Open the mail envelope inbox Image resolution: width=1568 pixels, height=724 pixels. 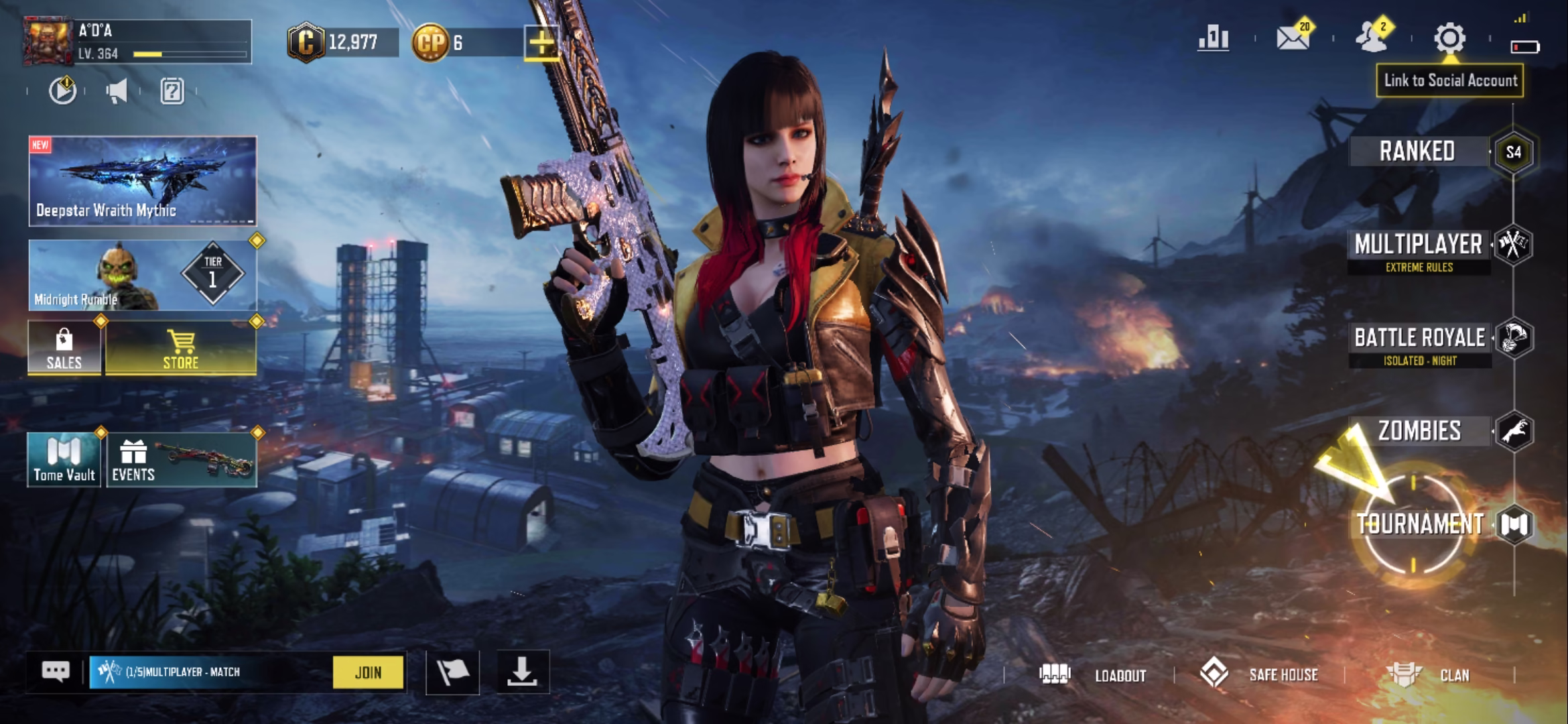[1293, 39]
